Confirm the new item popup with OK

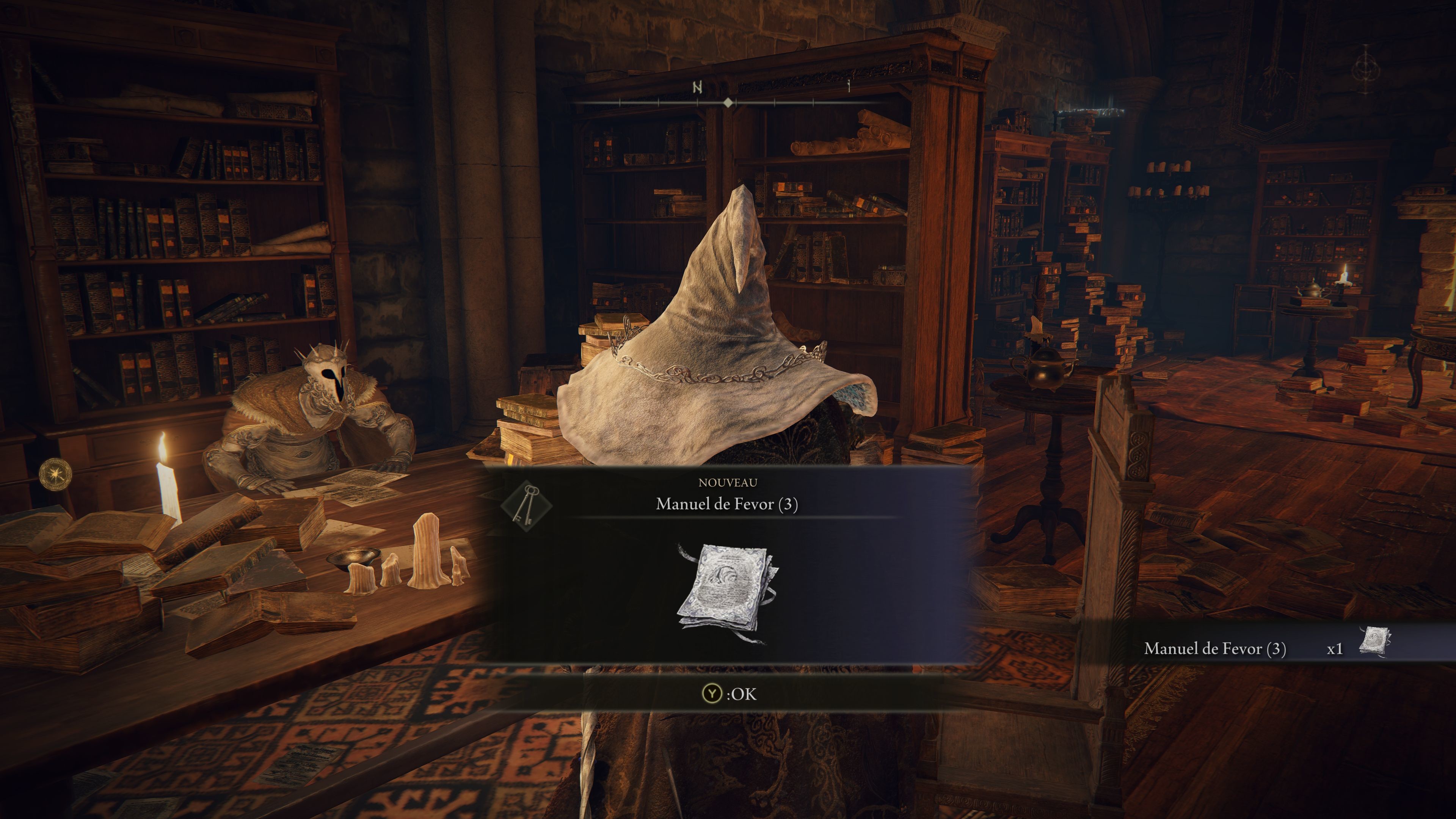click(728, 693)
